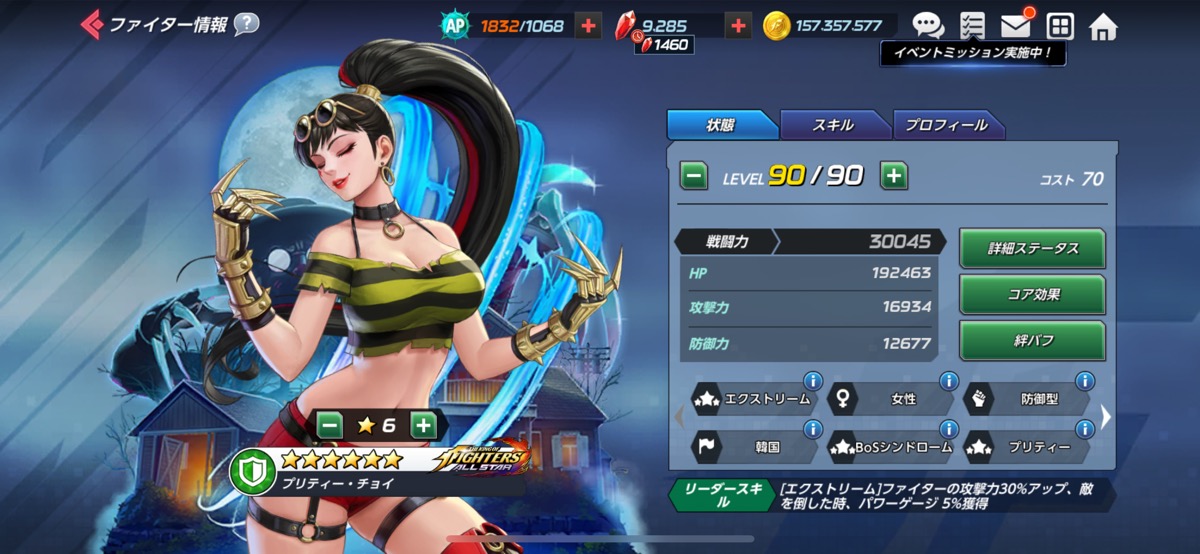The image size is (1200, 554).
Task: Increase the fighter level with plus
Action: pyautogui.click(x=894, y=177)
